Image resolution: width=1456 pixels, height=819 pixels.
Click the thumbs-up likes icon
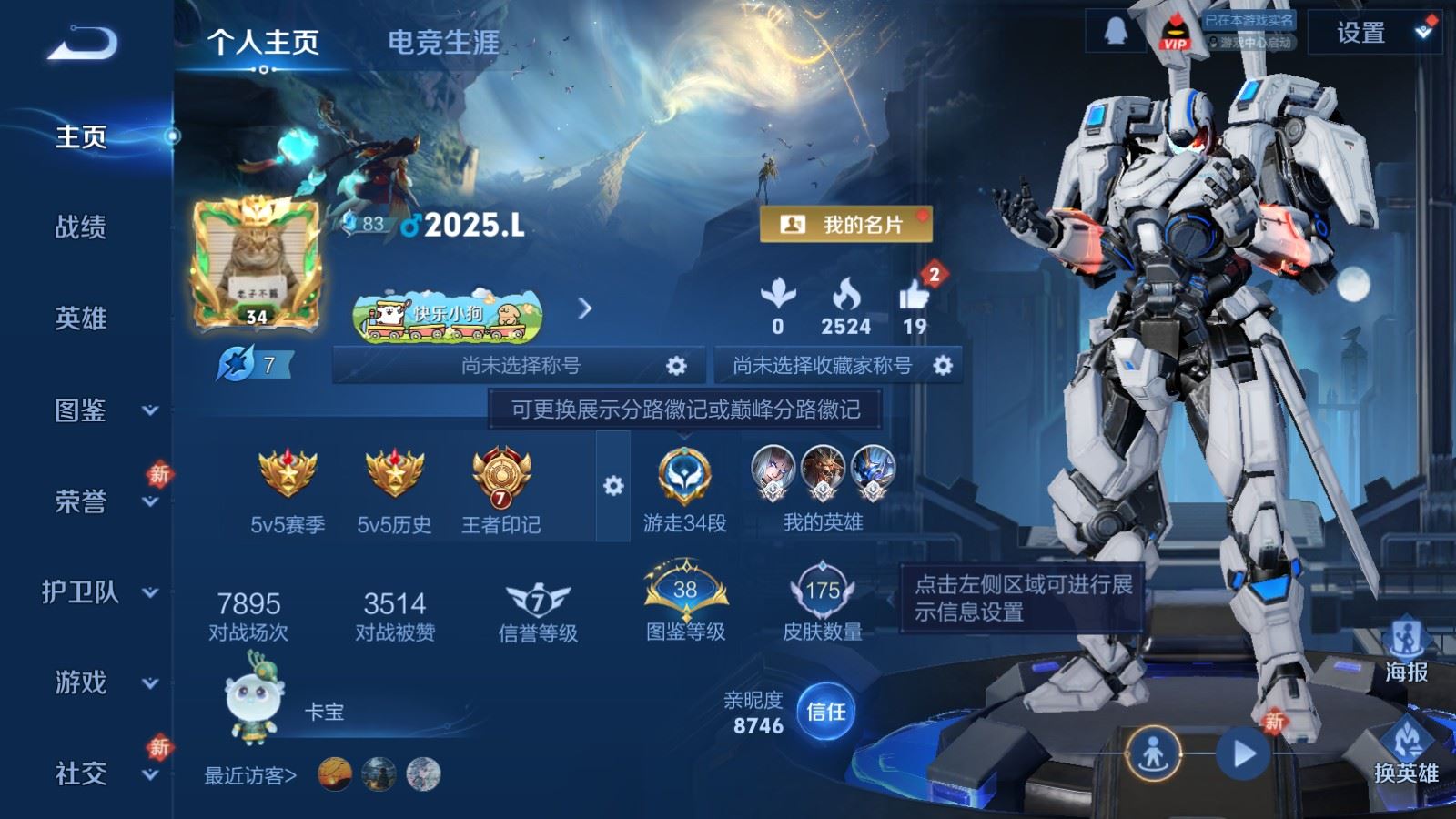coord(916,294)
